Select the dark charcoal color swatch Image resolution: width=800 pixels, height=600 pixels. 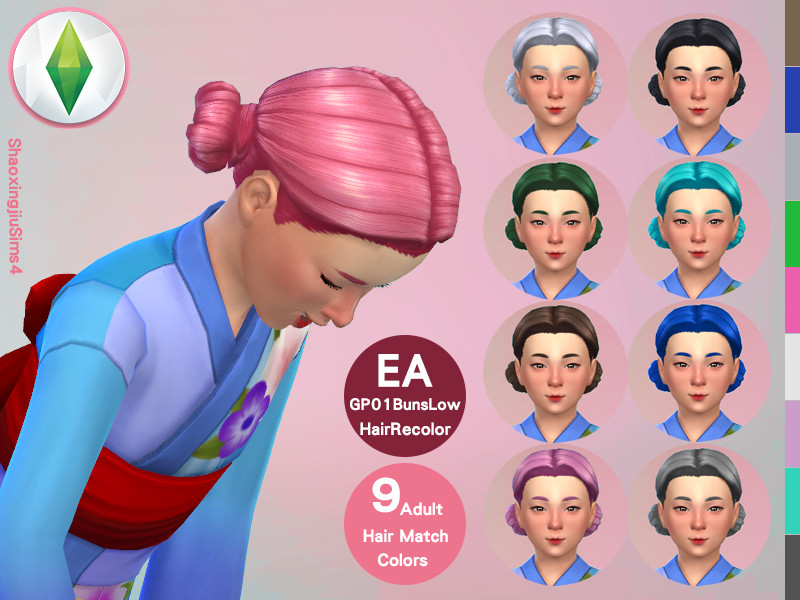click(x=792, y=567)
